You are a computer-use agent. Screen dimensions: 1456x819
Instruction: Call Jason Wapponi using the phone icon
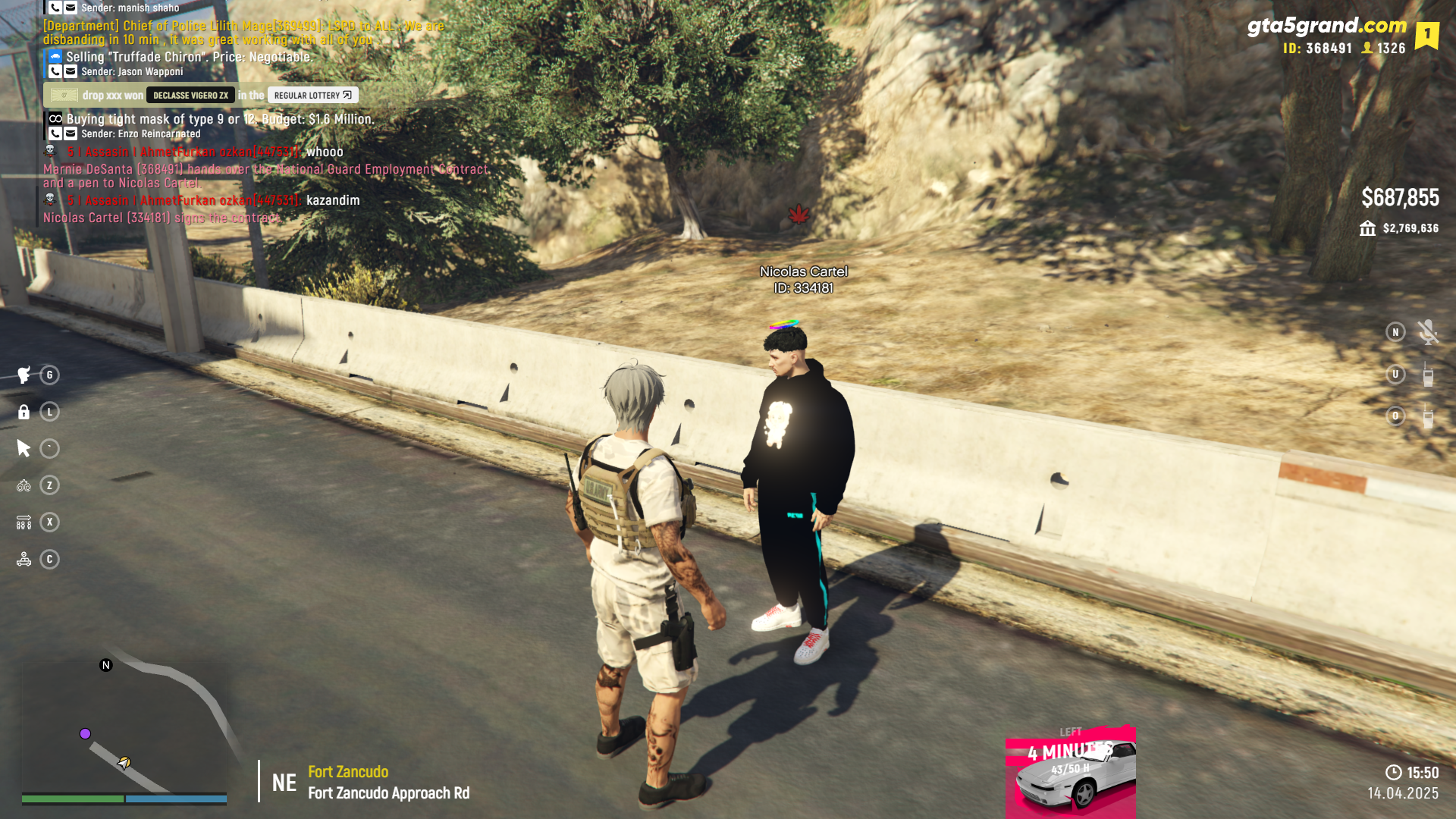55,72
